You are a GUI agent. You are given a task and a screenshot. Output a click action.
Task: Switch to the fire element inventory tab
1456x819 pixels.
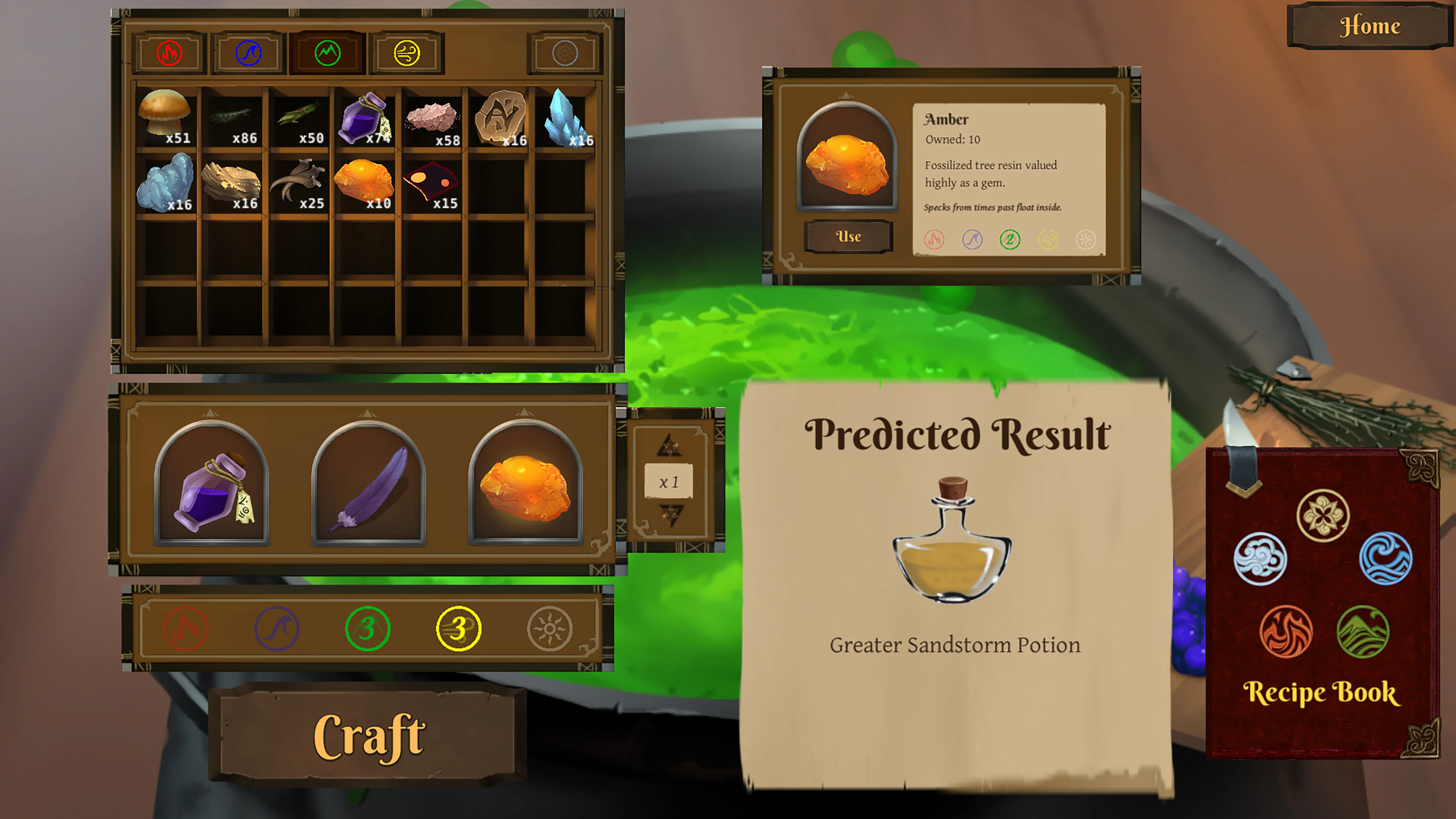coord(169,53)
